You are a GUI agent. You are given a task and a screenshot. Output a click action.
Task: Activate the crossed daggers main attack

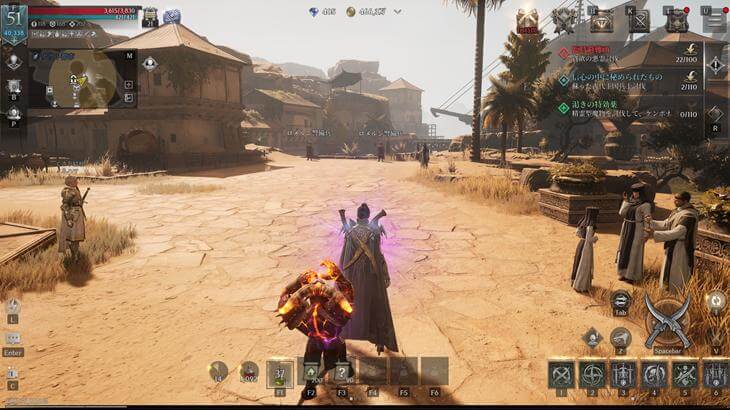coord(667,320)
